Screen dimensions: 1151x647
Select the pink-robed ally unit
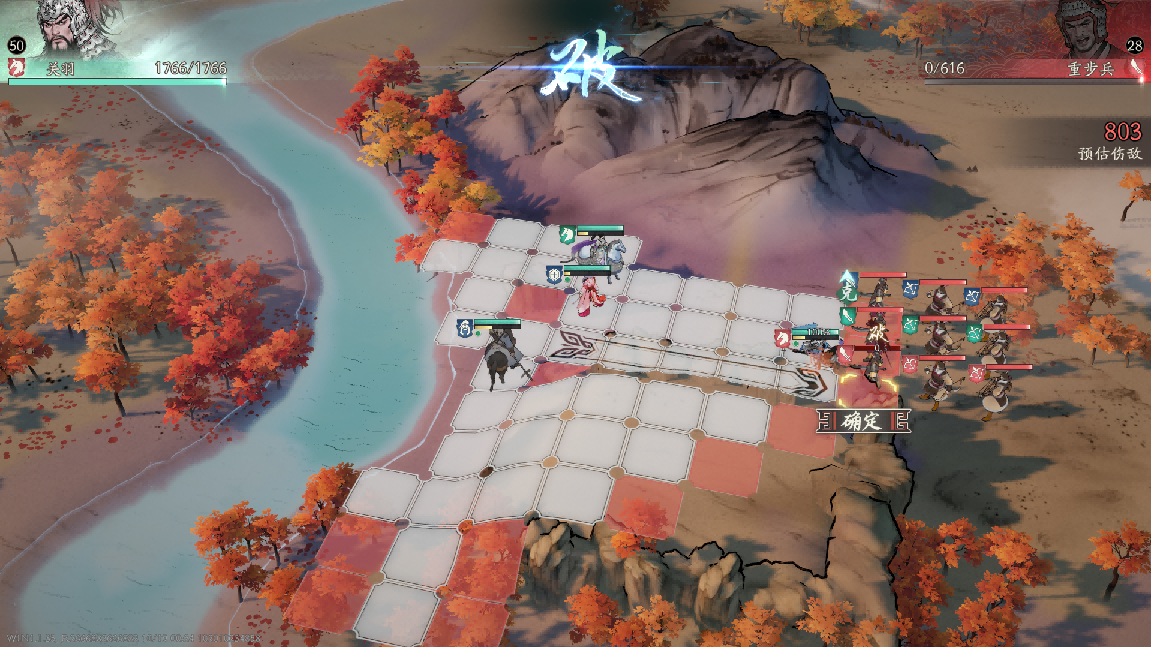click(x=592, y=295)
